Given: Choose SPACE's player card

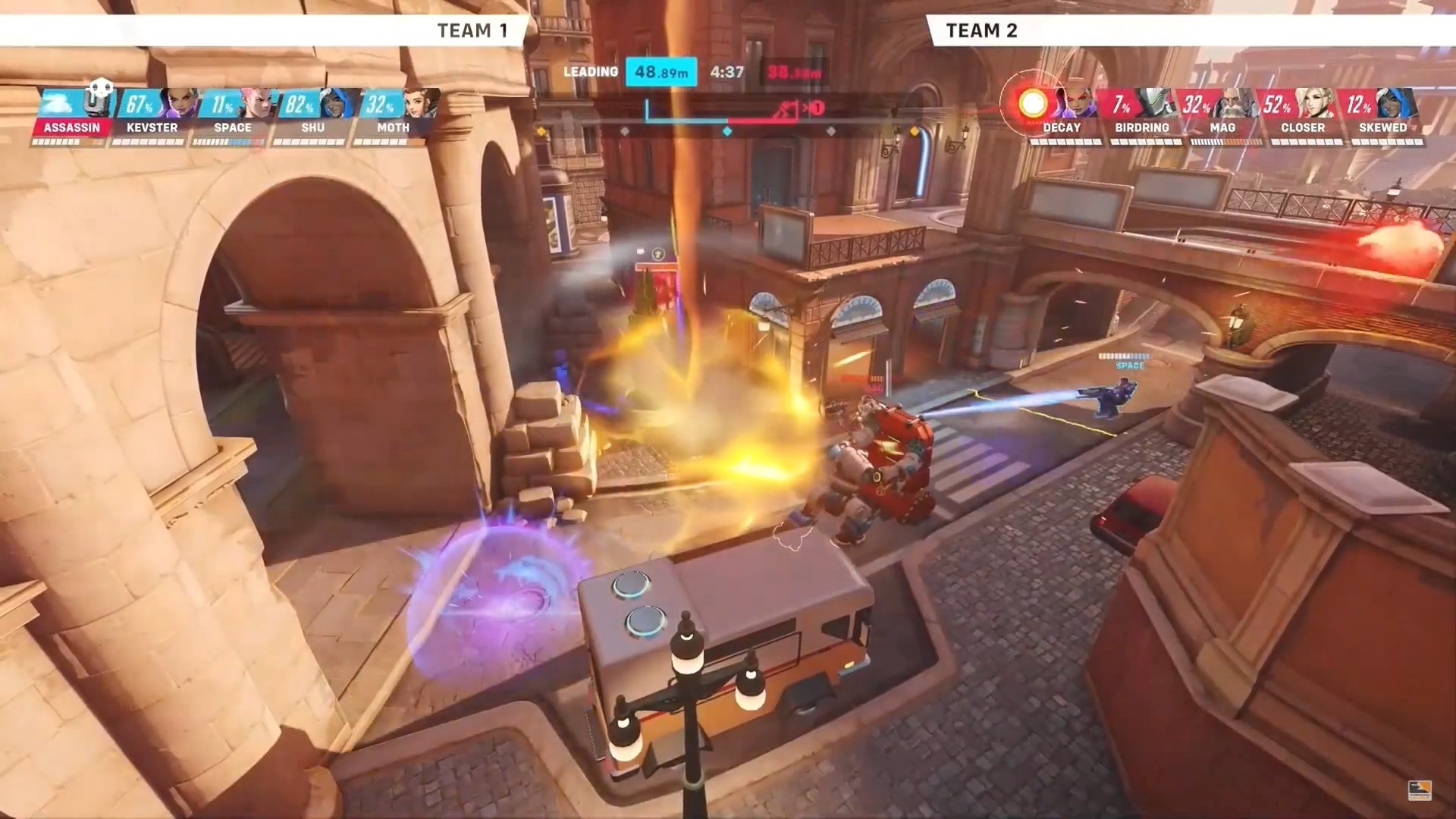Looking at the screenshot, I should [232, 115].
